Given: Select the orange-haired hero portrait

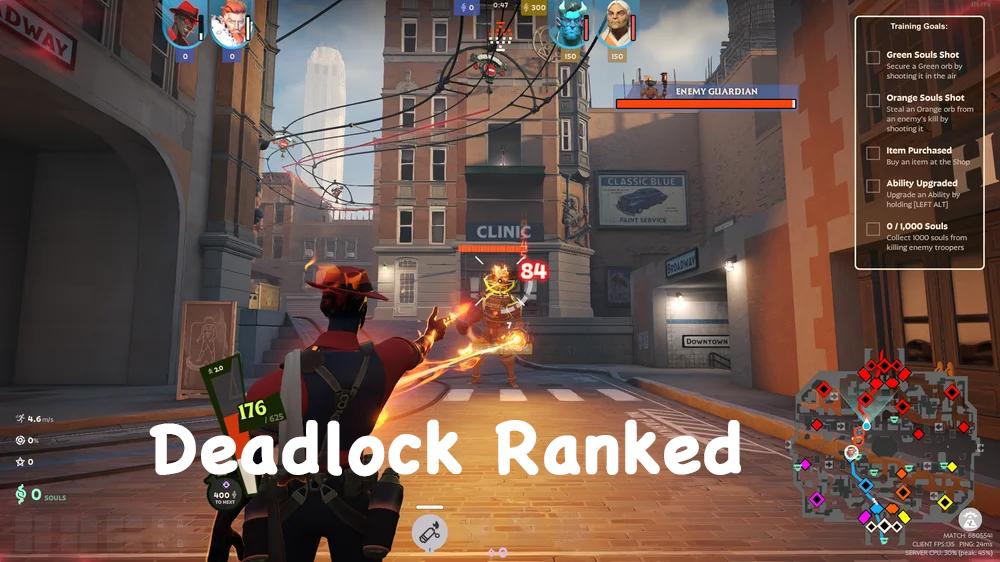Looking at the screenshot, I should (x=229, y=23).
